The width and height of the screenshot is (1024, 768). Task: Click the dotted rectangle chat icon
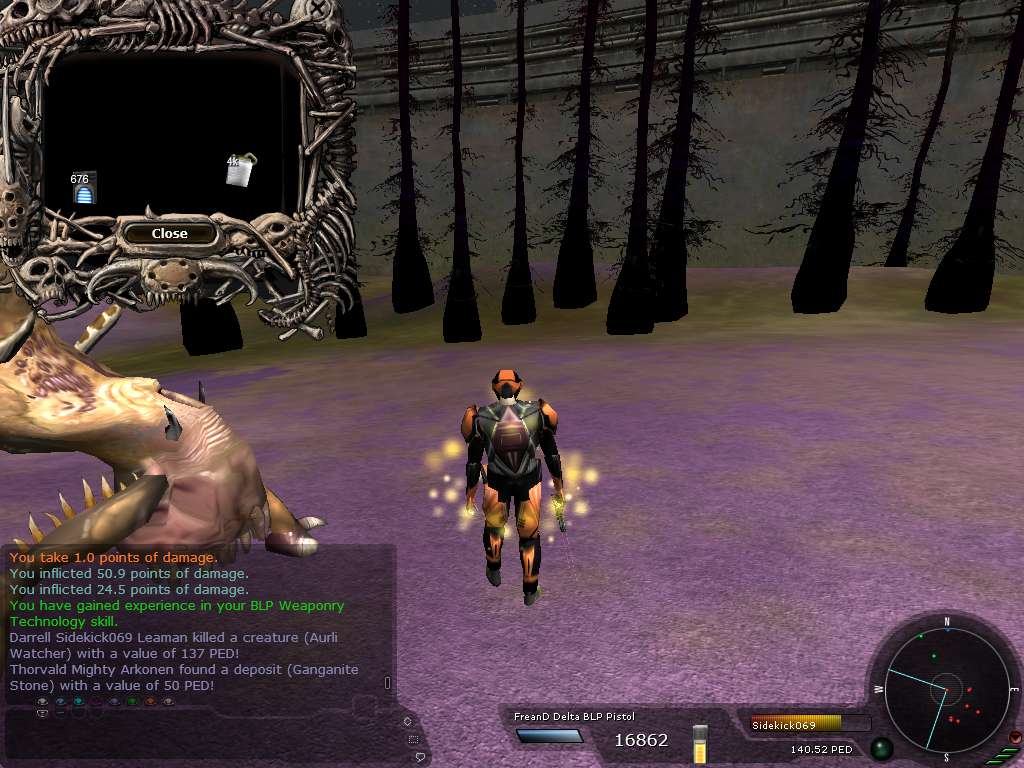point(413,740)
